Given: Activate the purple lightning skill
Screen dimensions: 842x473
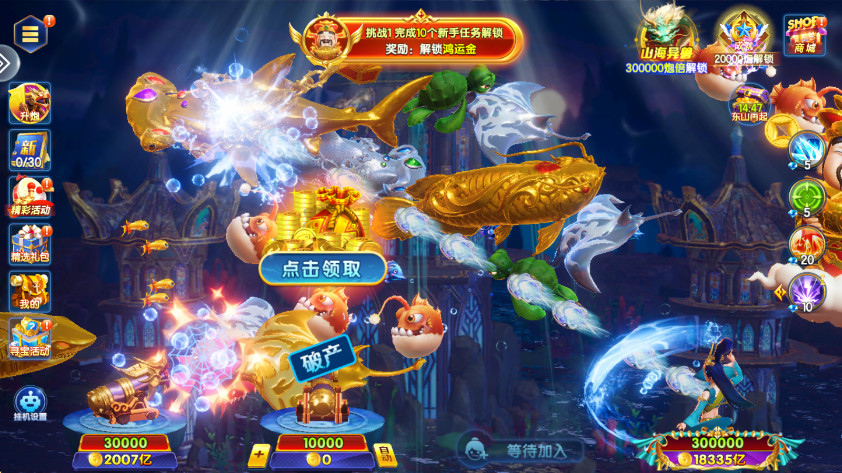Looking at the screenshot, I should click(807, 290).
